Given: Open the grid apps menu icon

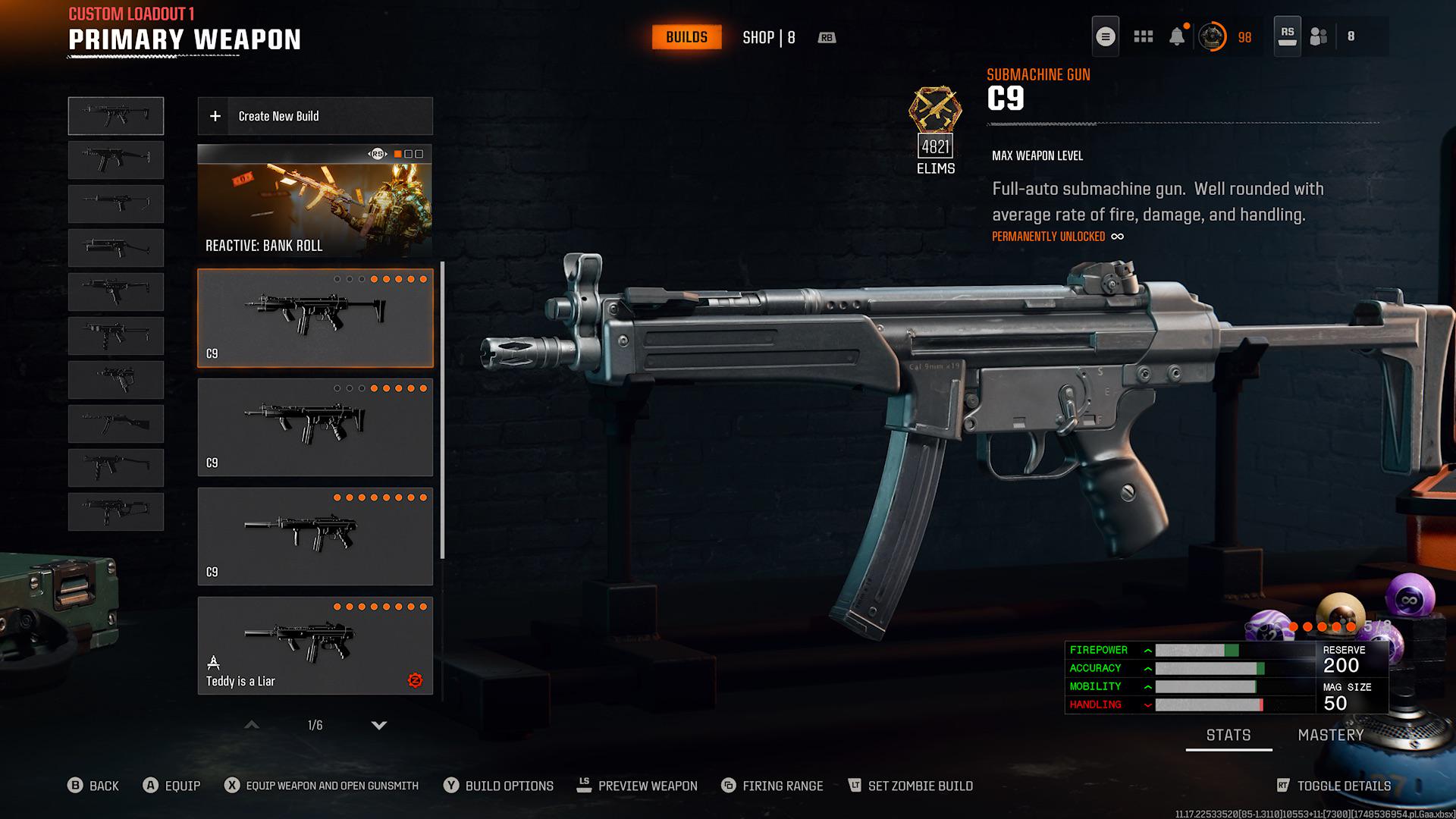Looking at the screenshot, I should pos(1143,36).
